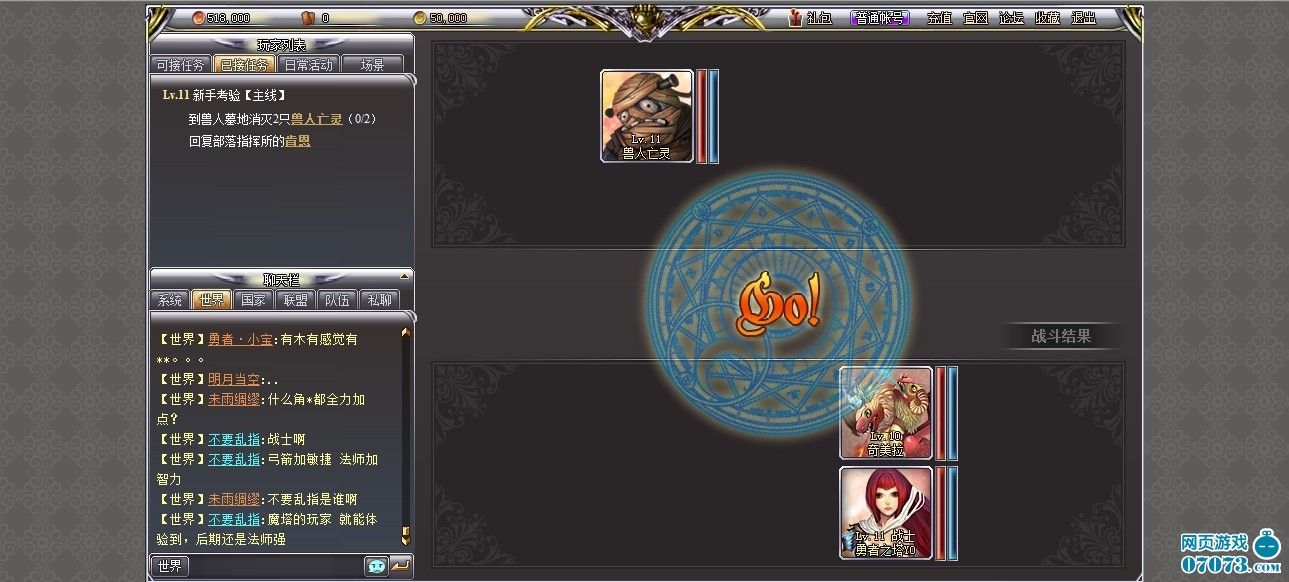Click the 兽人亡灵 quest target link
Image resolution: width=1289 pixels, height=582 pixels.
pyautogui.click(x=316, y=119)
